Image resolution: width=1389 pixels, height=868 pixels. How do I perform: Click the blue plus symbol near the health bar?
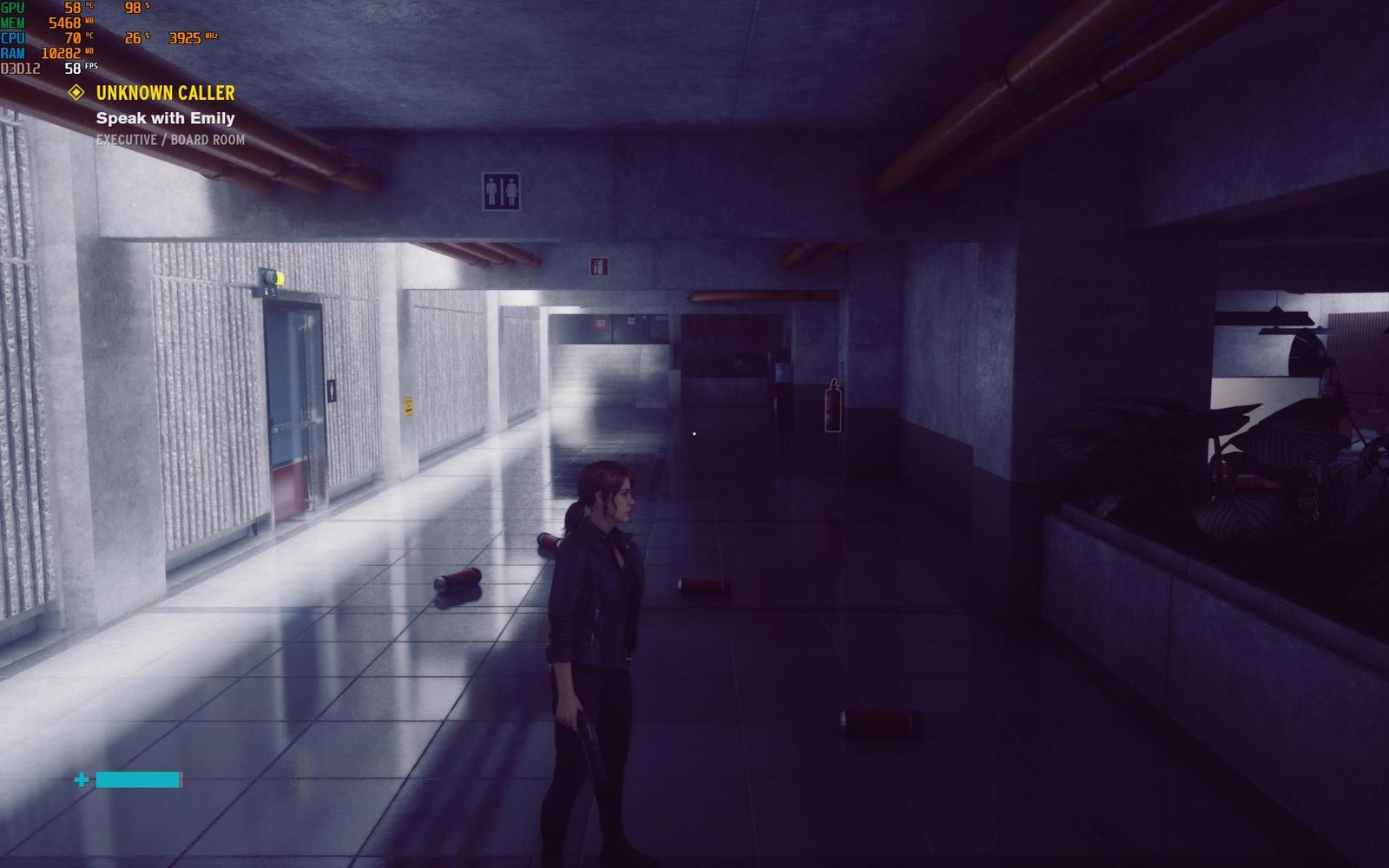pyautogui.click(x=82, y=779)
